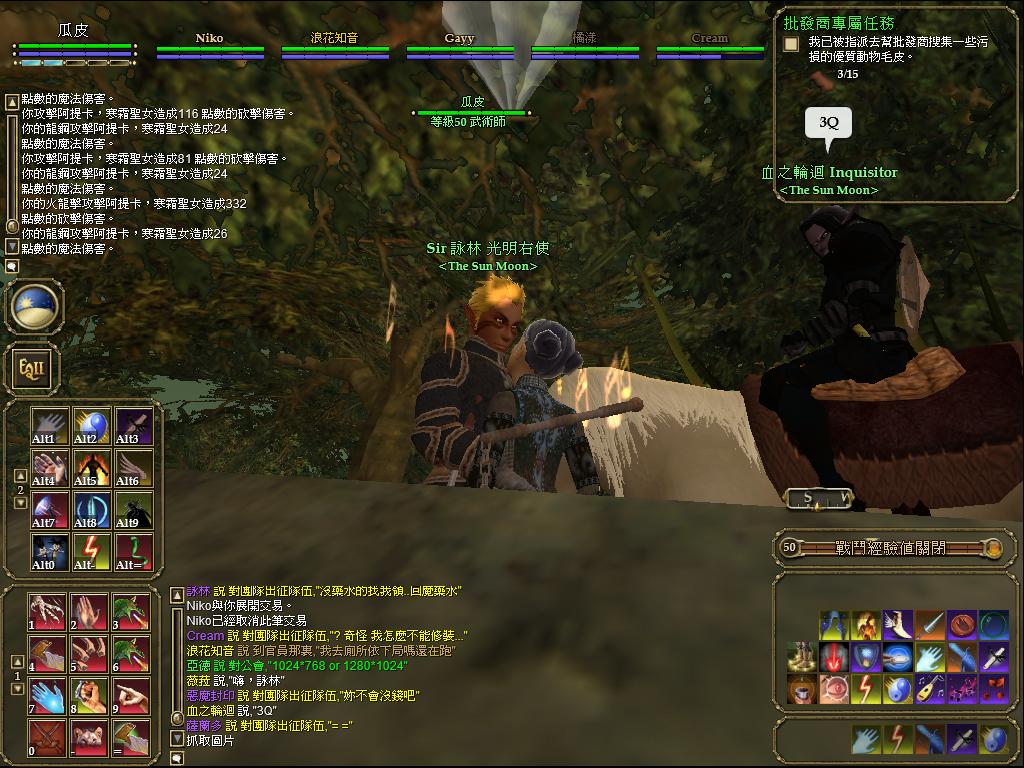Select party member Niko's frame
The height and width of the screenshot is (768, 1024).
(210, 46)
